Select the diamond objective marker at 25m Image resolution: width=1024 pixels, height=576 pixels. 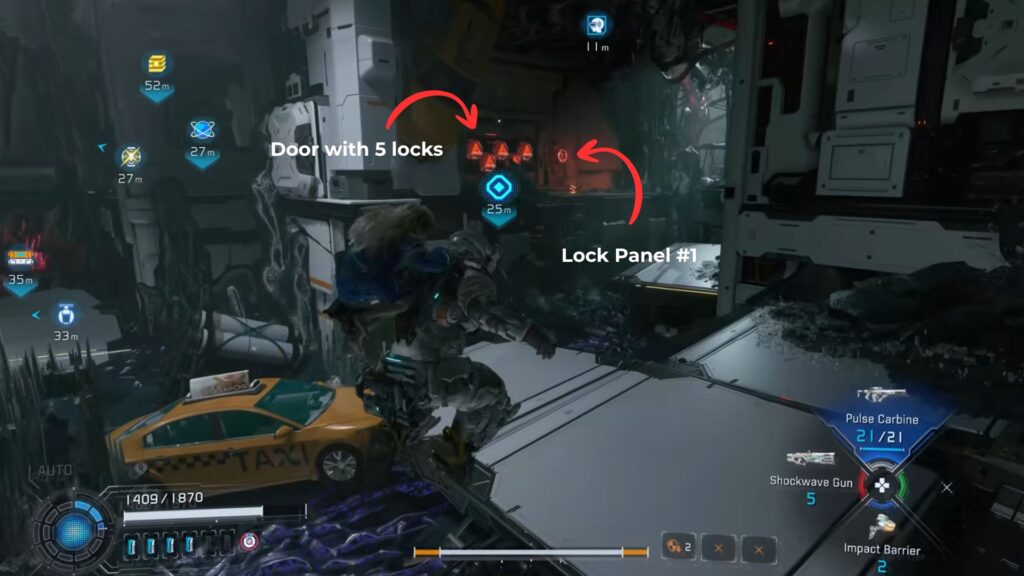click(498, 187)
